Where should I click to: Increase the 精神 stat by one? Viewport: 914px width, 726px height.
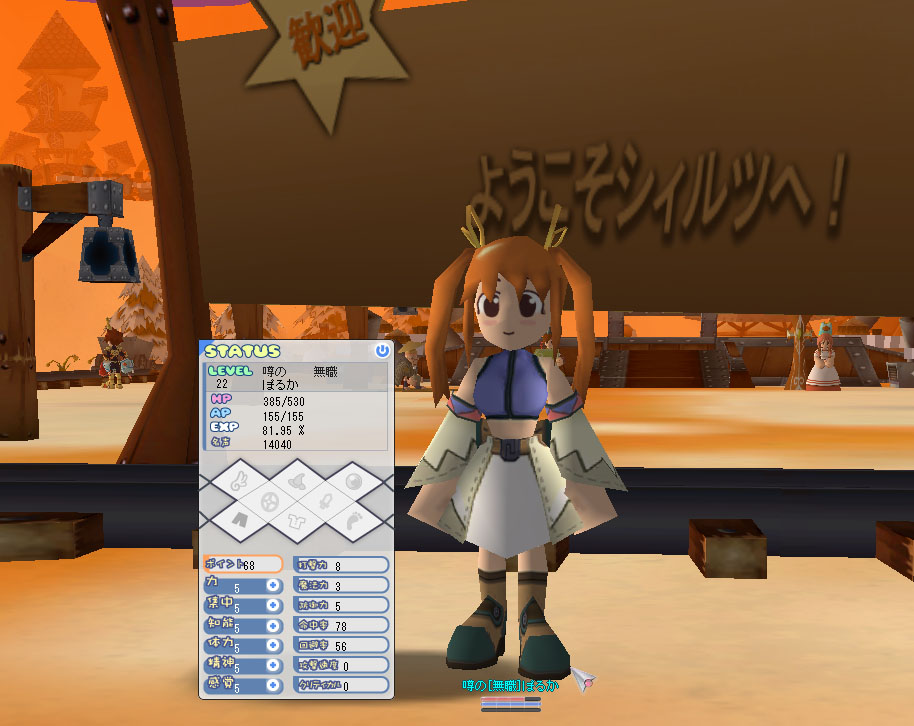pos(272,665)
